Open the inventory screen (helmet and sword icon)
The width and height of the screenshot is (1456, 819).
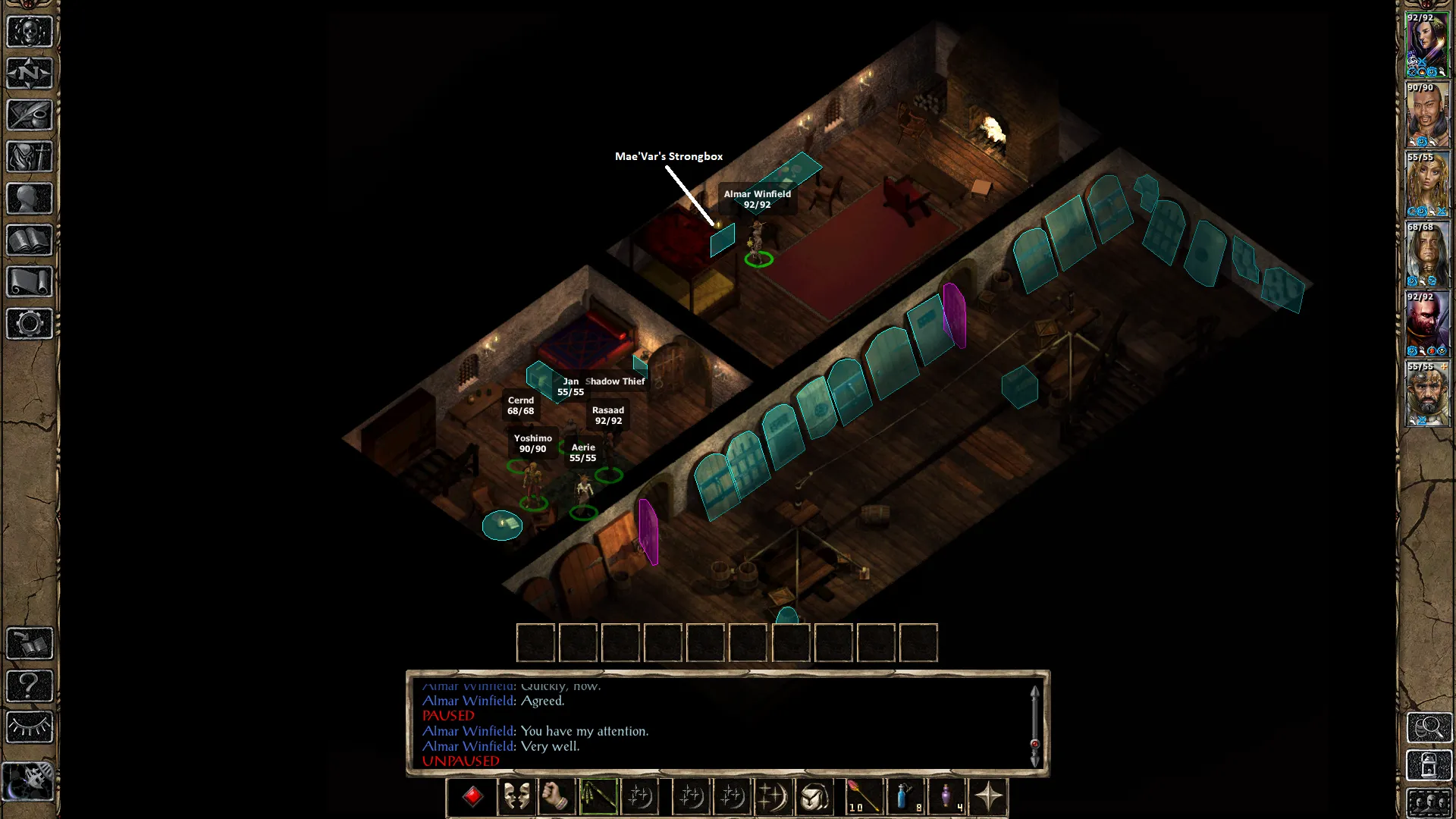(x=30, y=157)
